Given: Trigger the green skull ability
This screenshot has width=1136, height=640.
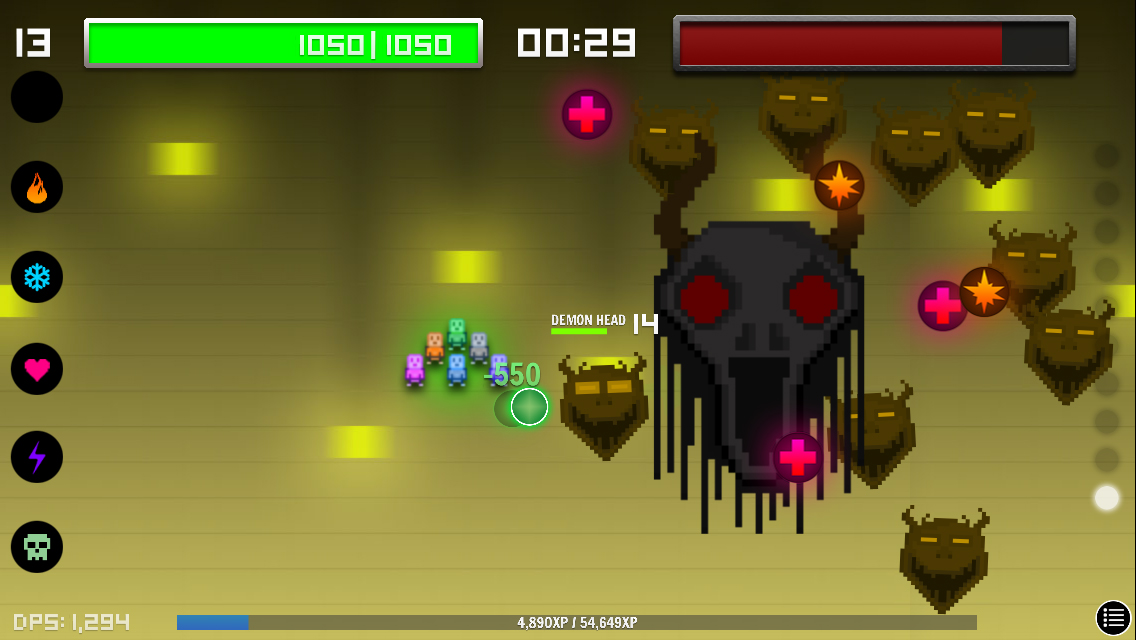Looking at the screenshot, I should 37,547.
